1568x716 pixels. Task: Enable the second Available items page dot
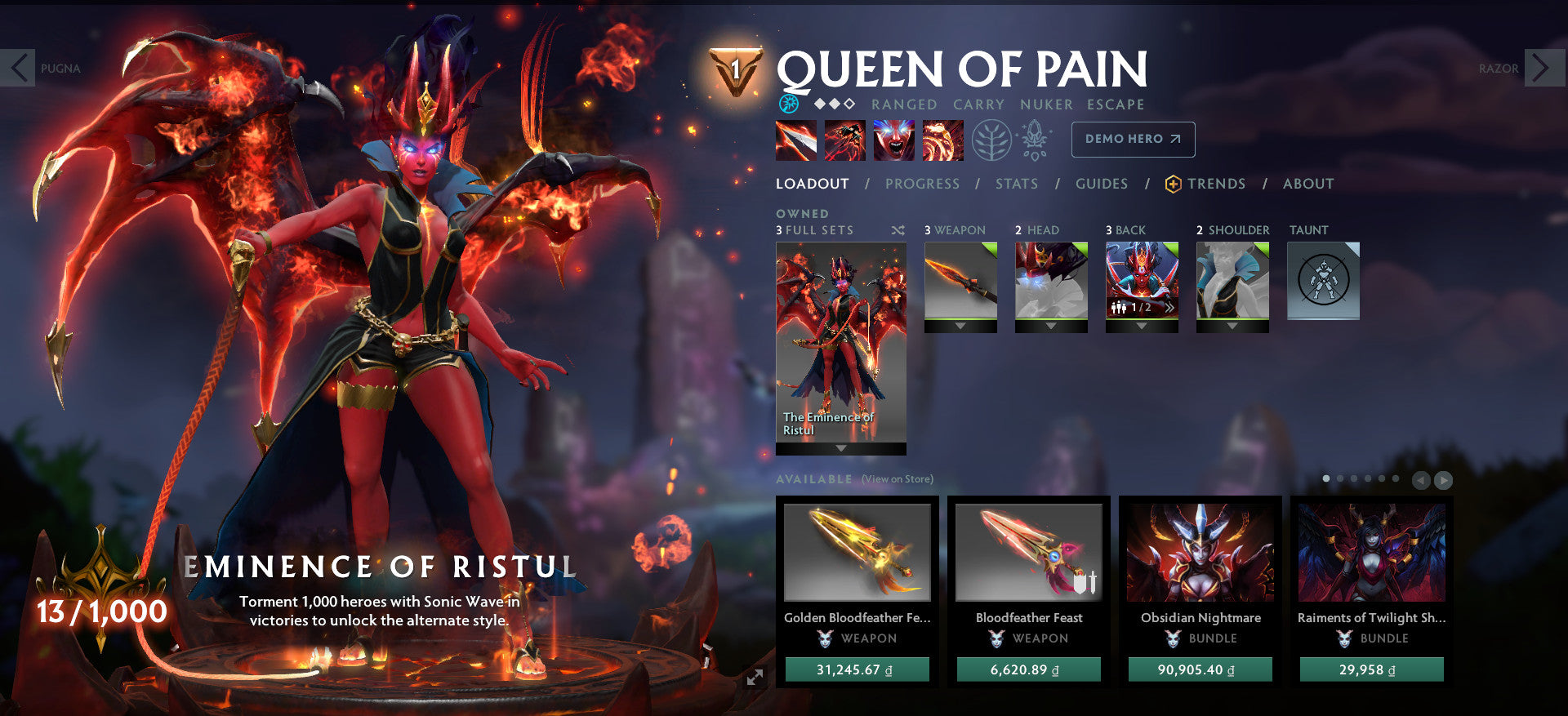[x=1340, y=478]
